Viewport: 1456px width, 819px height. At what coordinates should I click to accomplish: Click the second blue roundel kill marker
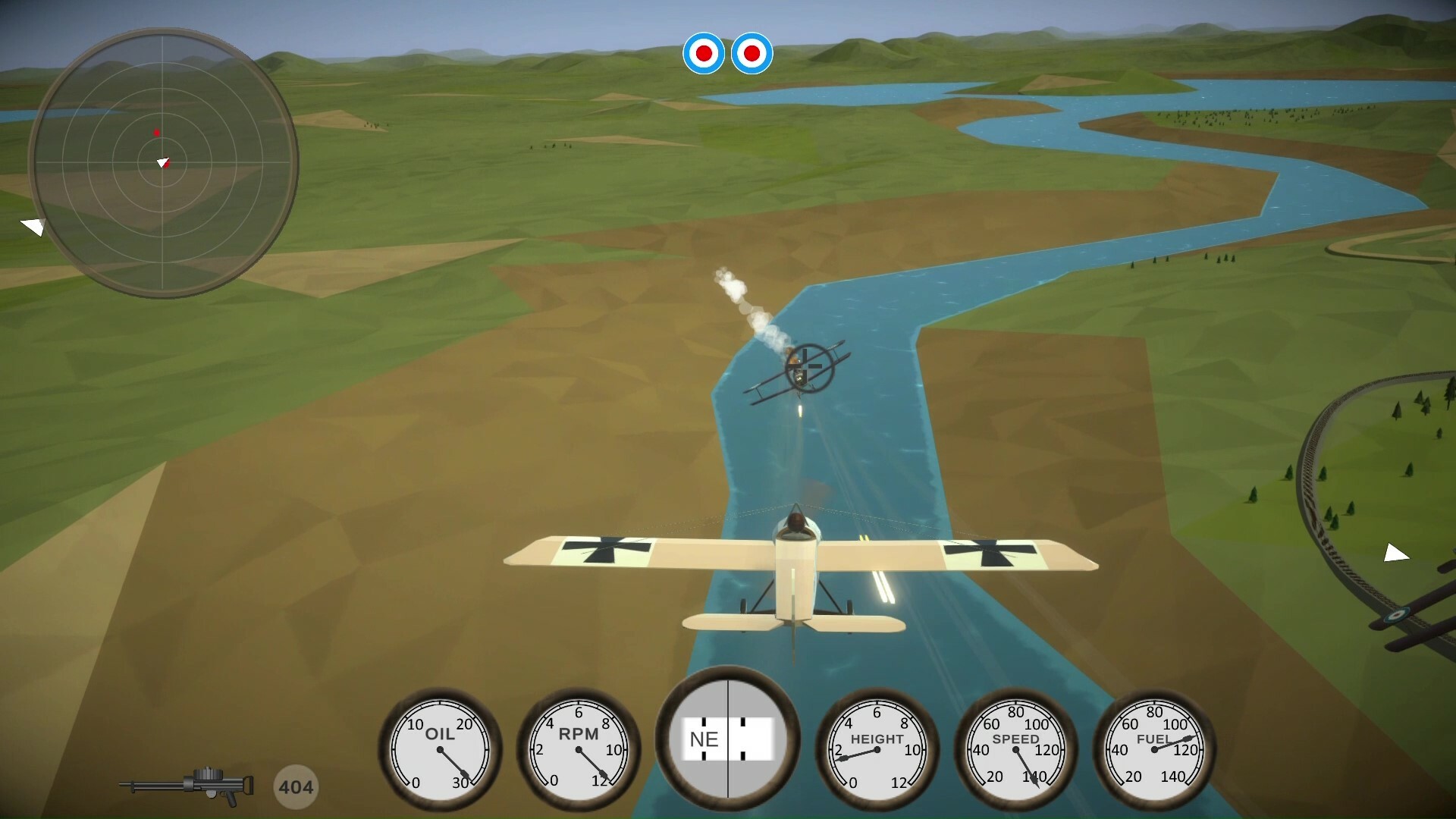pyautogui.click(x=752, y=53)
